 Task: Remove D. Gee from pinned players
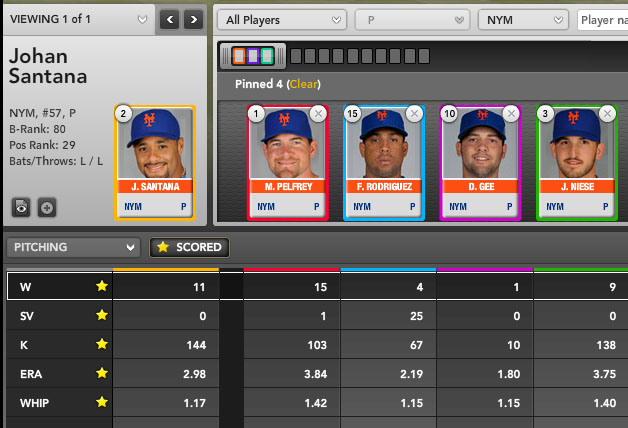pyautogui.click(x=512, y=114)
